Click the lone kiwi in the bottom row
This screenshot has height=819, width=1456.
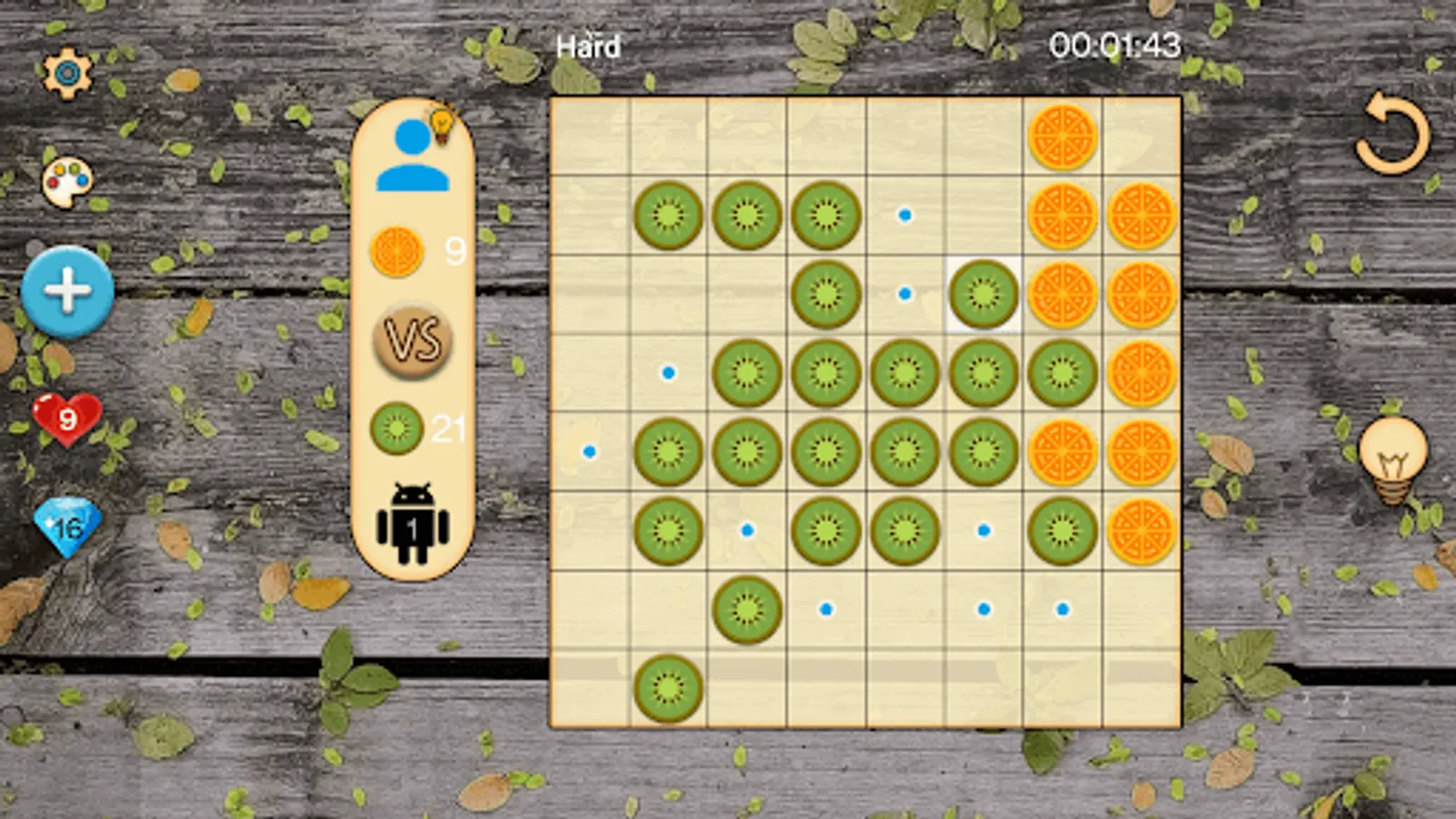669,689
